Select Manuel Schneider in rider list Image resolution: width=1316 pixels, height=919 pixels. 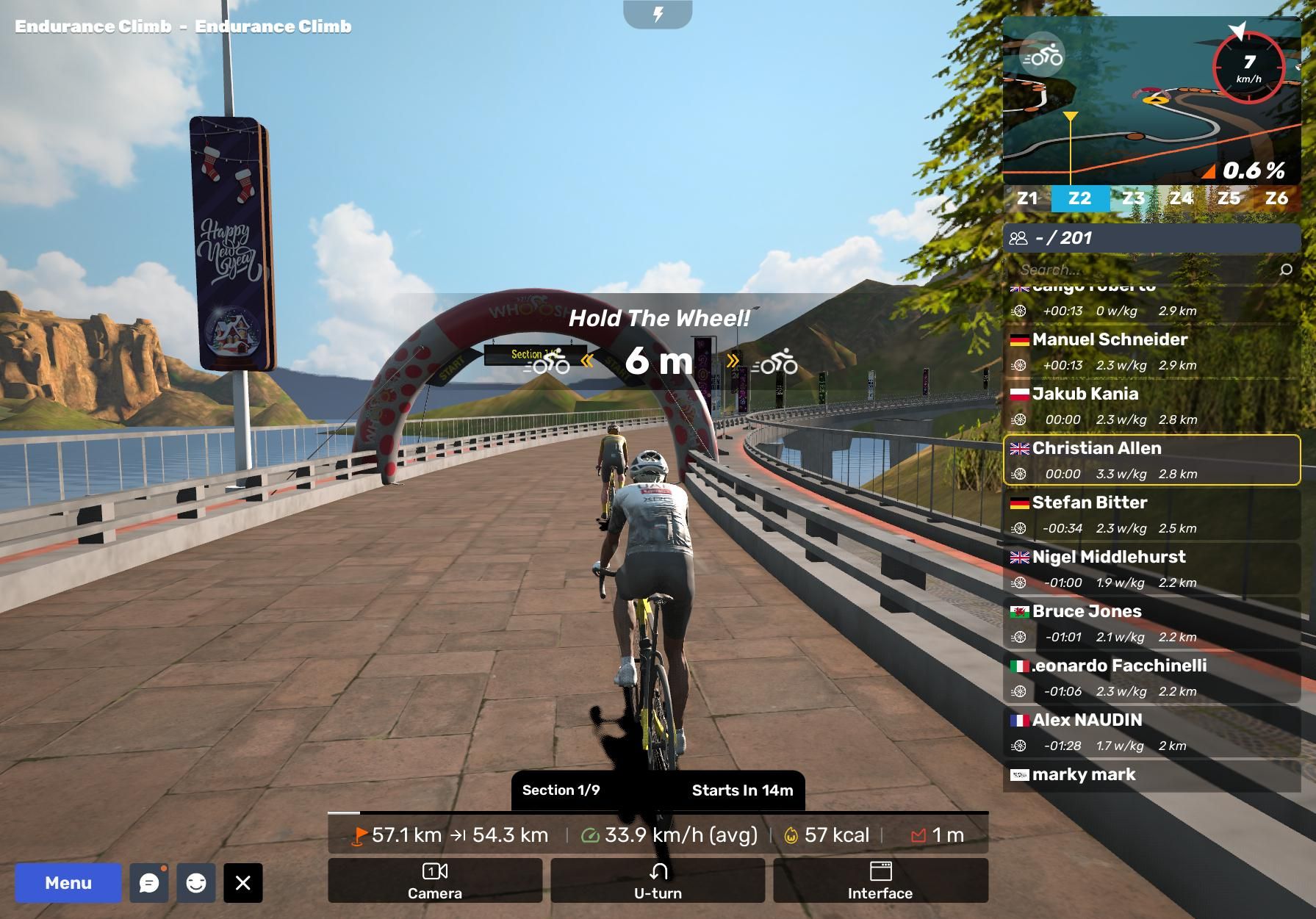[1151, 351]
